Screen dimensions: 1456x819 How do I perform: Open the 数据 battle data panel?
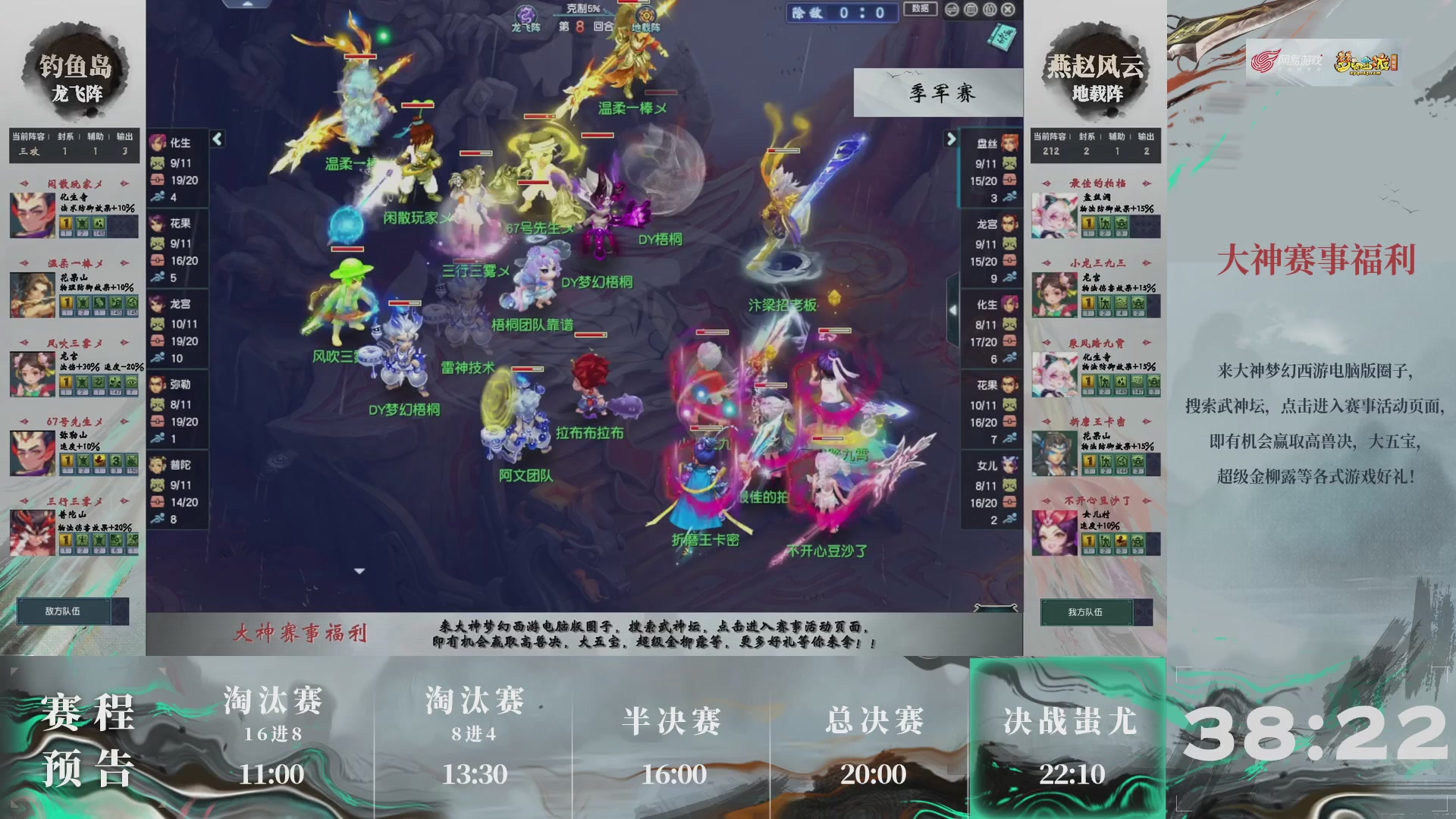point(920,9)
